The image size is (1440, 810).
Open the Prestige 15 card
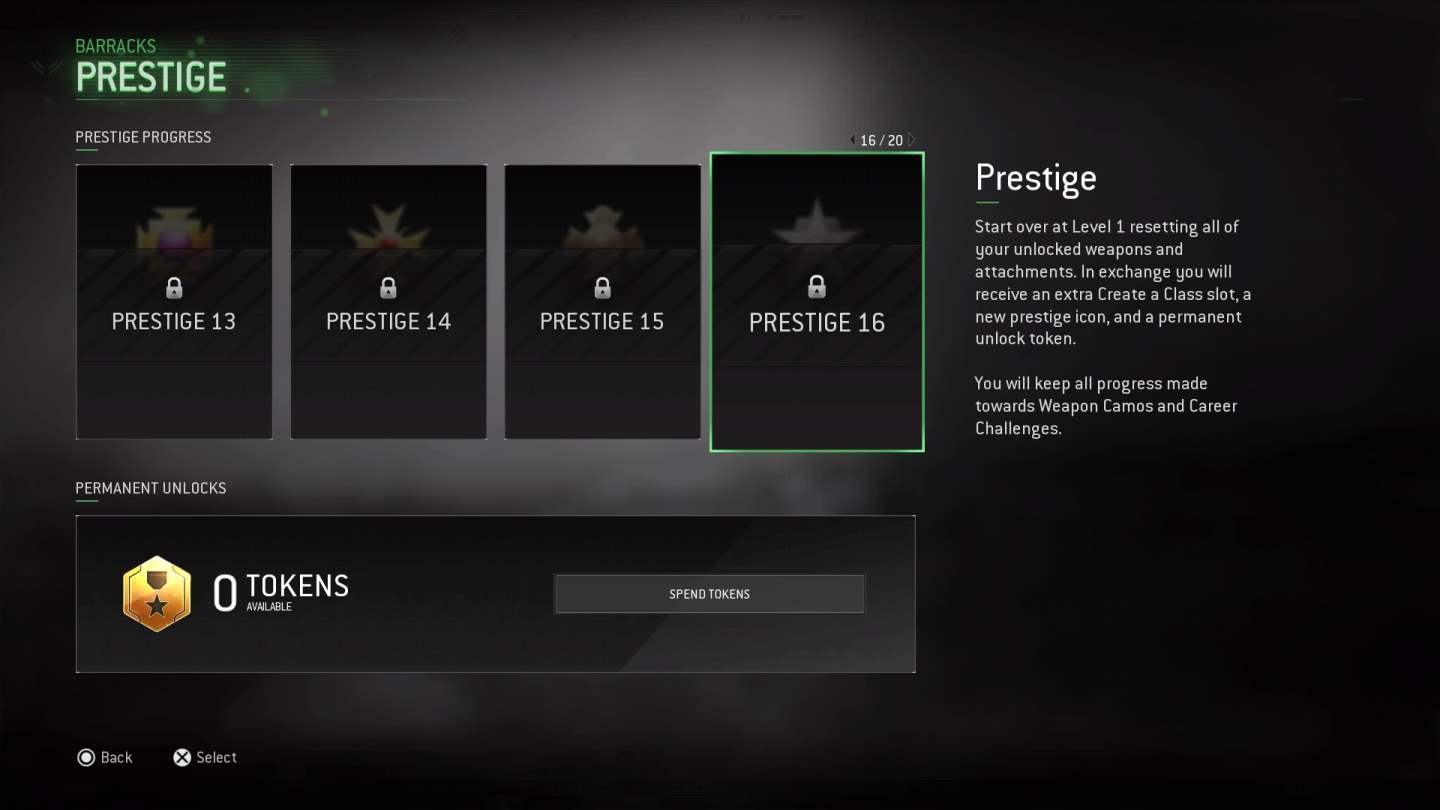602,301
